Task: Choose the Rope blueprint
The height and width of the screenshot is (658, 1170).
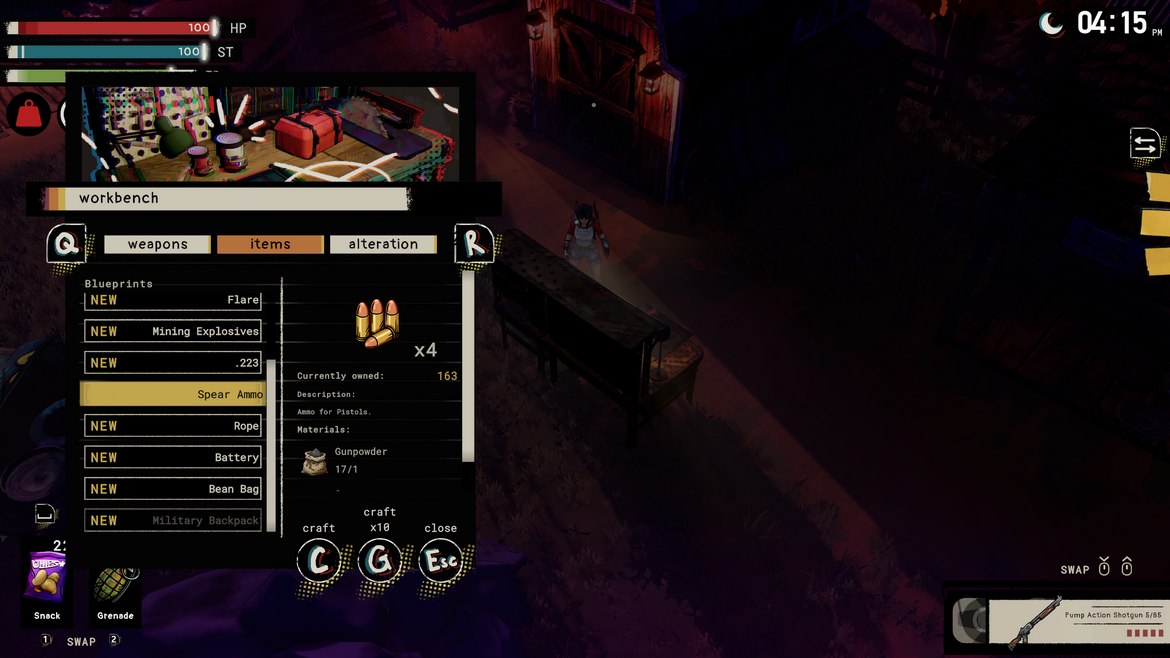Action: (x=173, y=426)
